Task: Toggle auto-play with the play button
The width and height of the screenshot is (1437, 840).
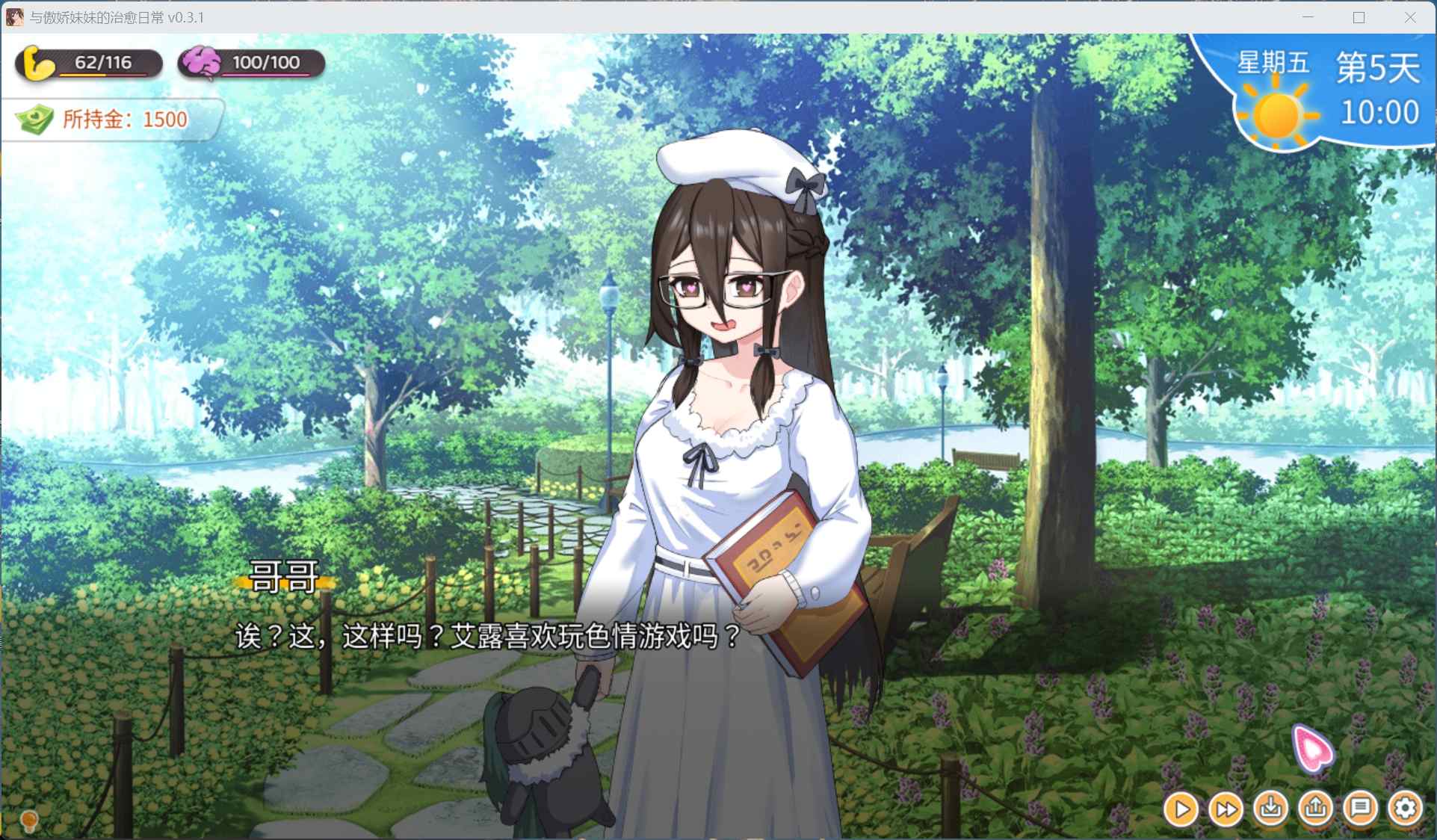Action: 1181,809
